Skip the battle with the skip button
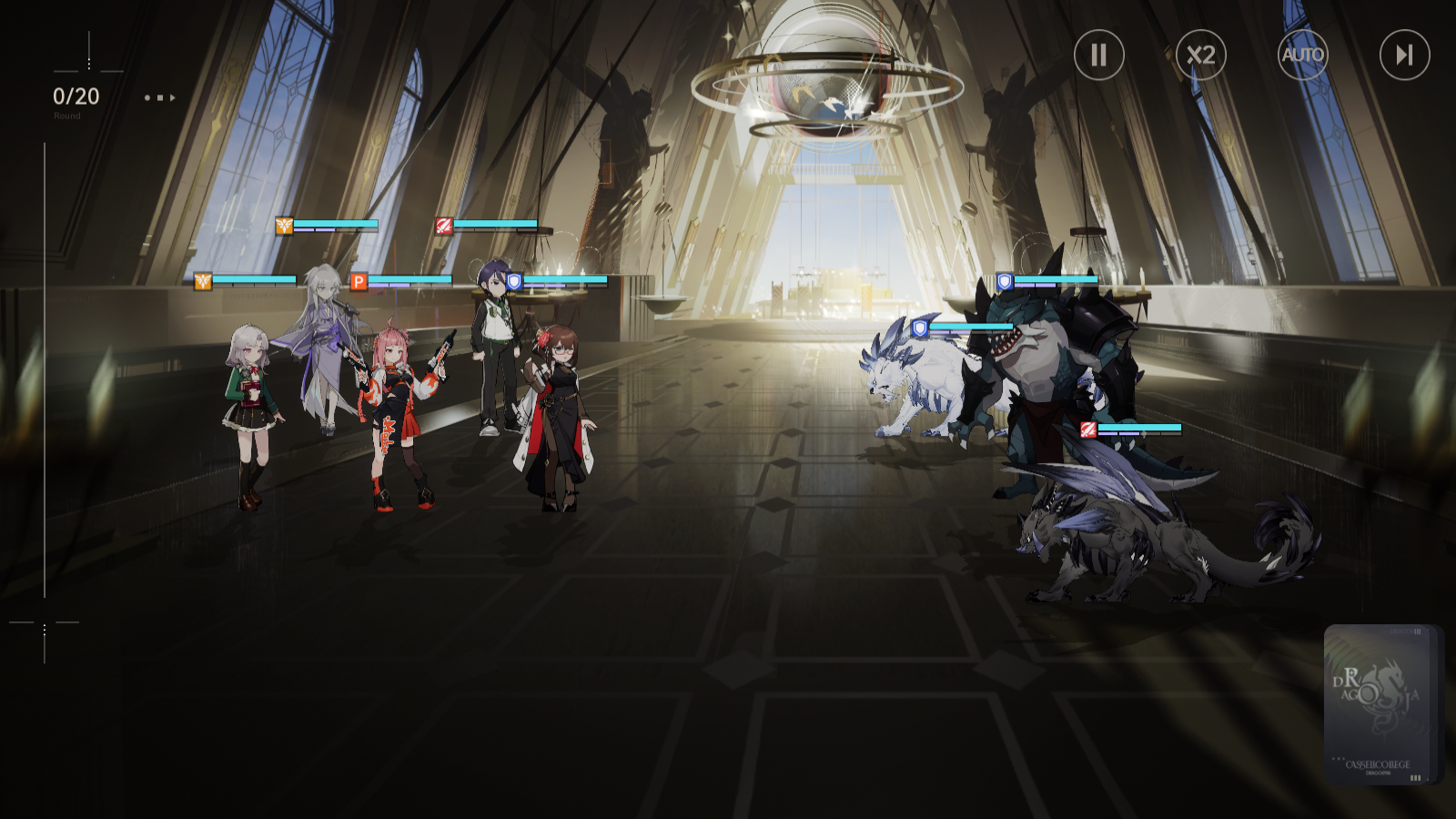1456x819 pixels. pos(1404,56)
